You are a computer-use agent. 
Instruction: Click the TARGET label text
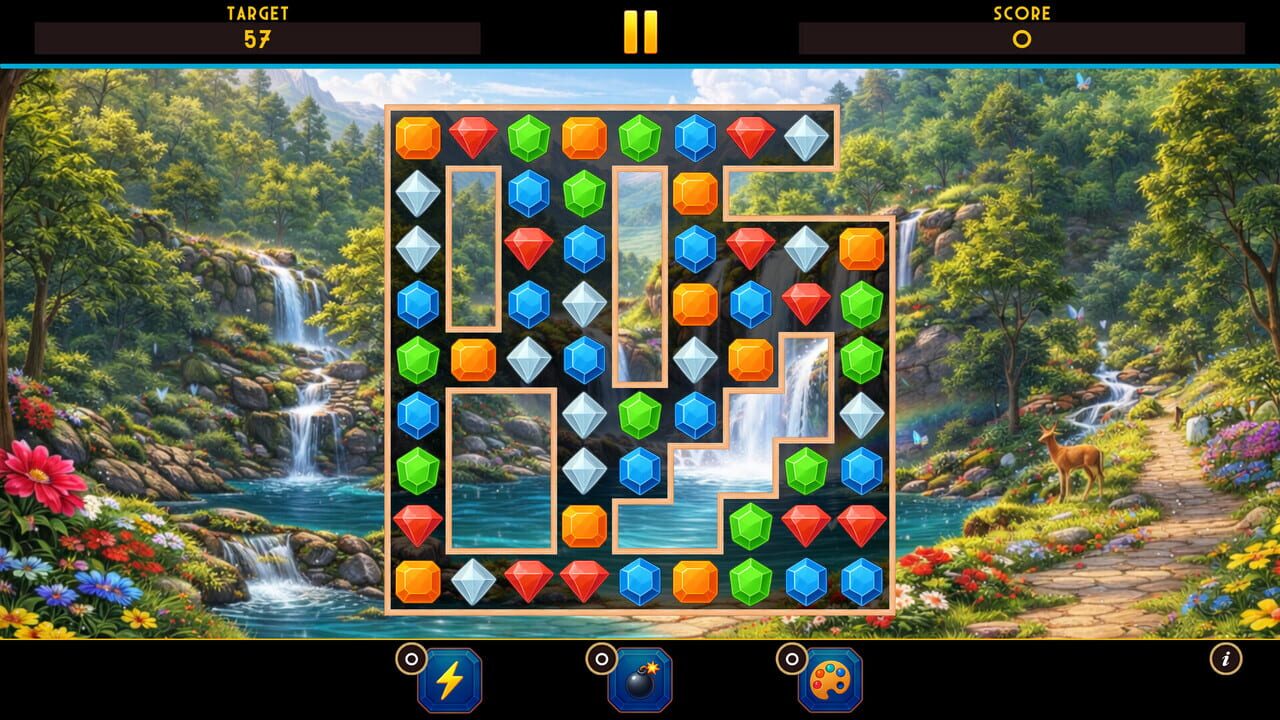coord(256,14)
